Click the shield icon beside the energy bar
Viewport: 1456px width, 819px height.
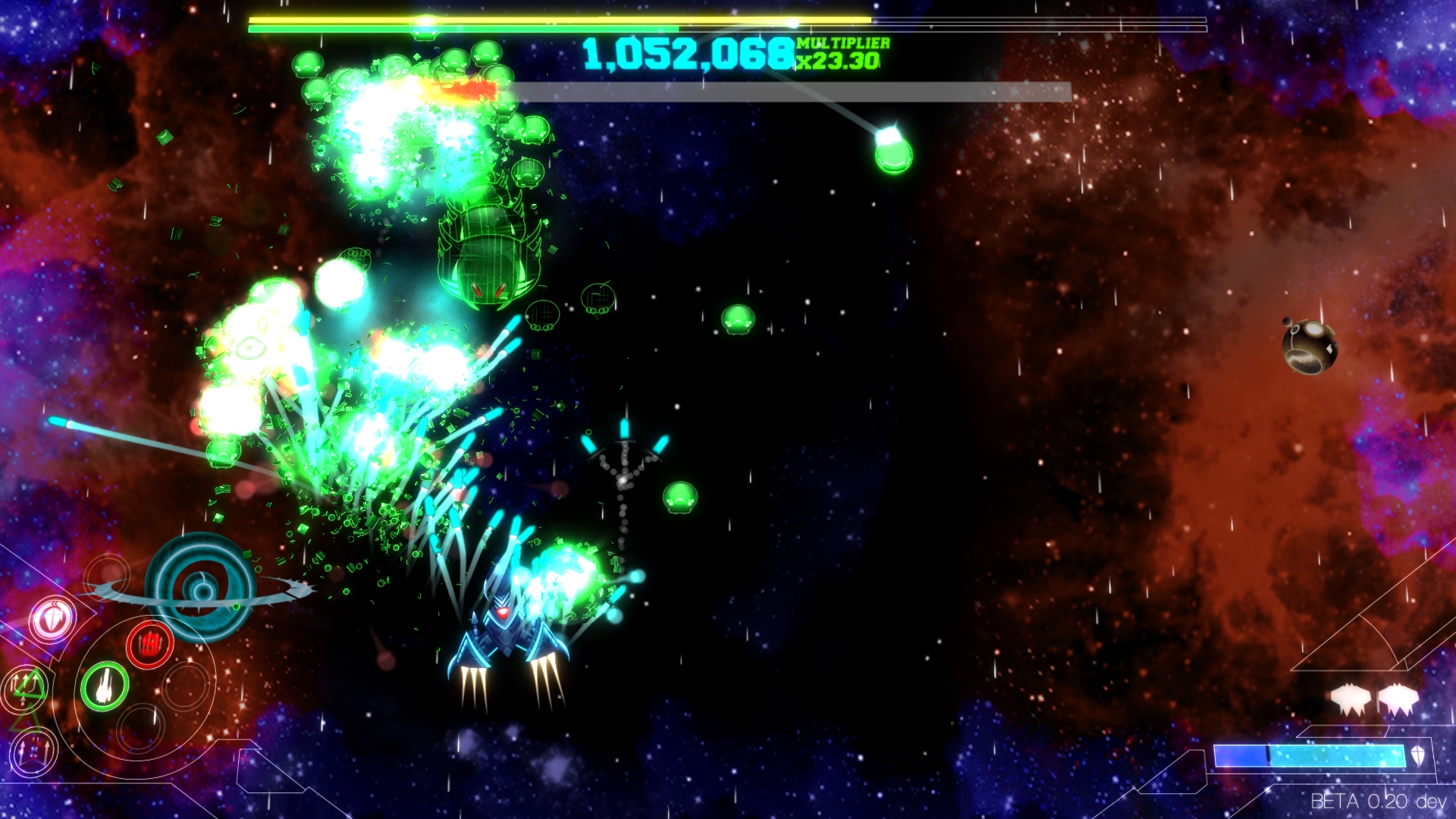(x=1419, y=756)
